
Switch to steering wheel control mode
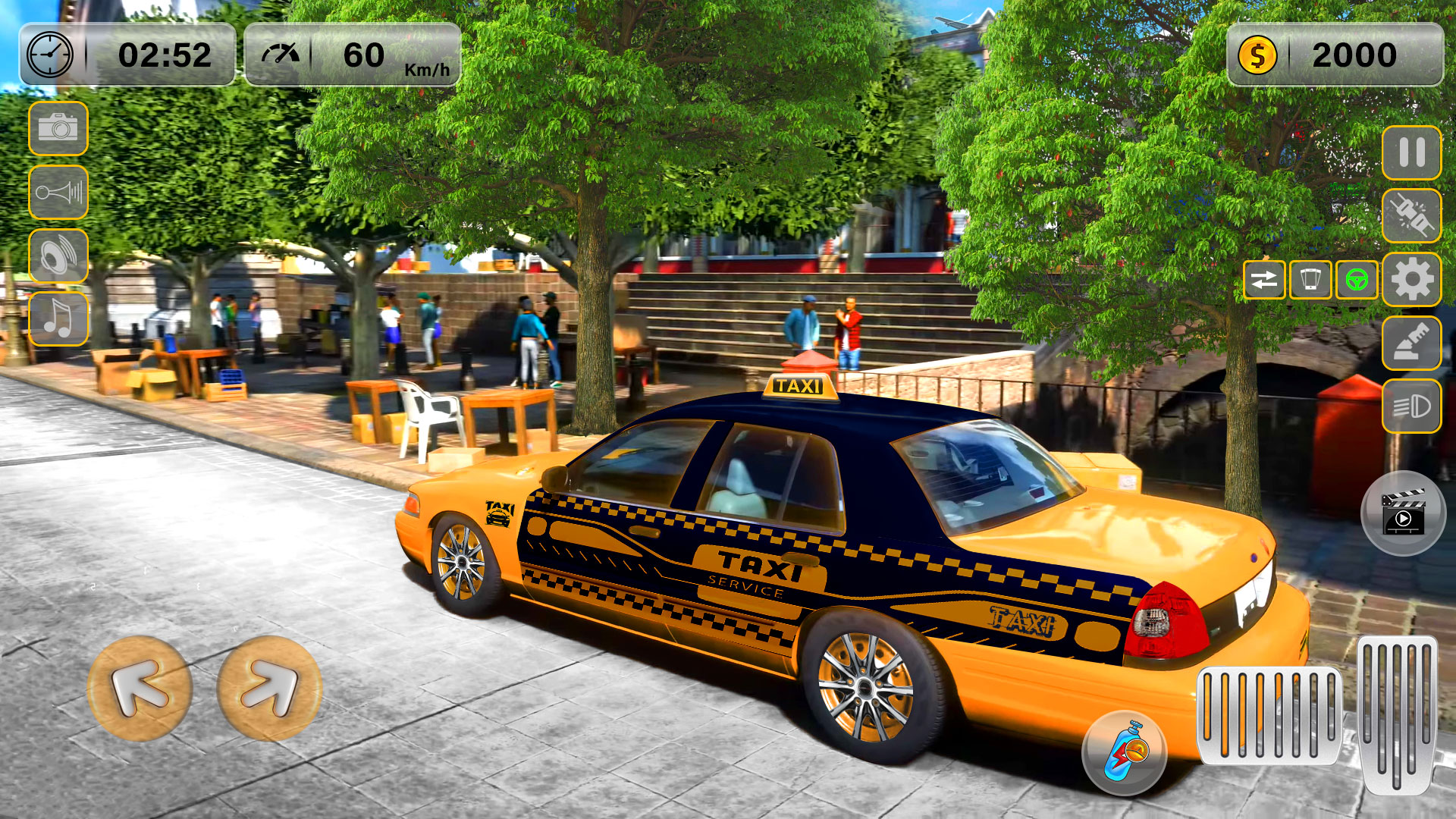1357,281
